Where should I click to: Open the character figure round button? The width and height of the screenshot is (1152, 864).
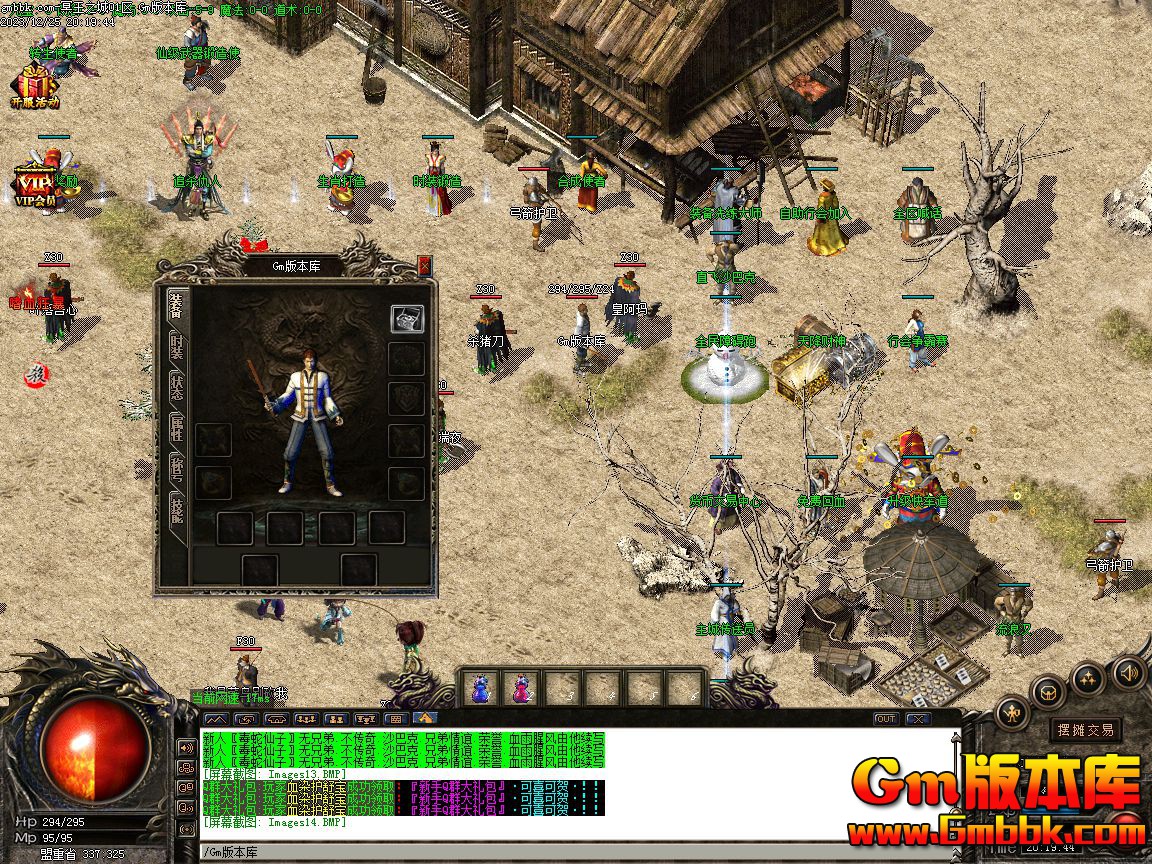(x=1012, y=713)
